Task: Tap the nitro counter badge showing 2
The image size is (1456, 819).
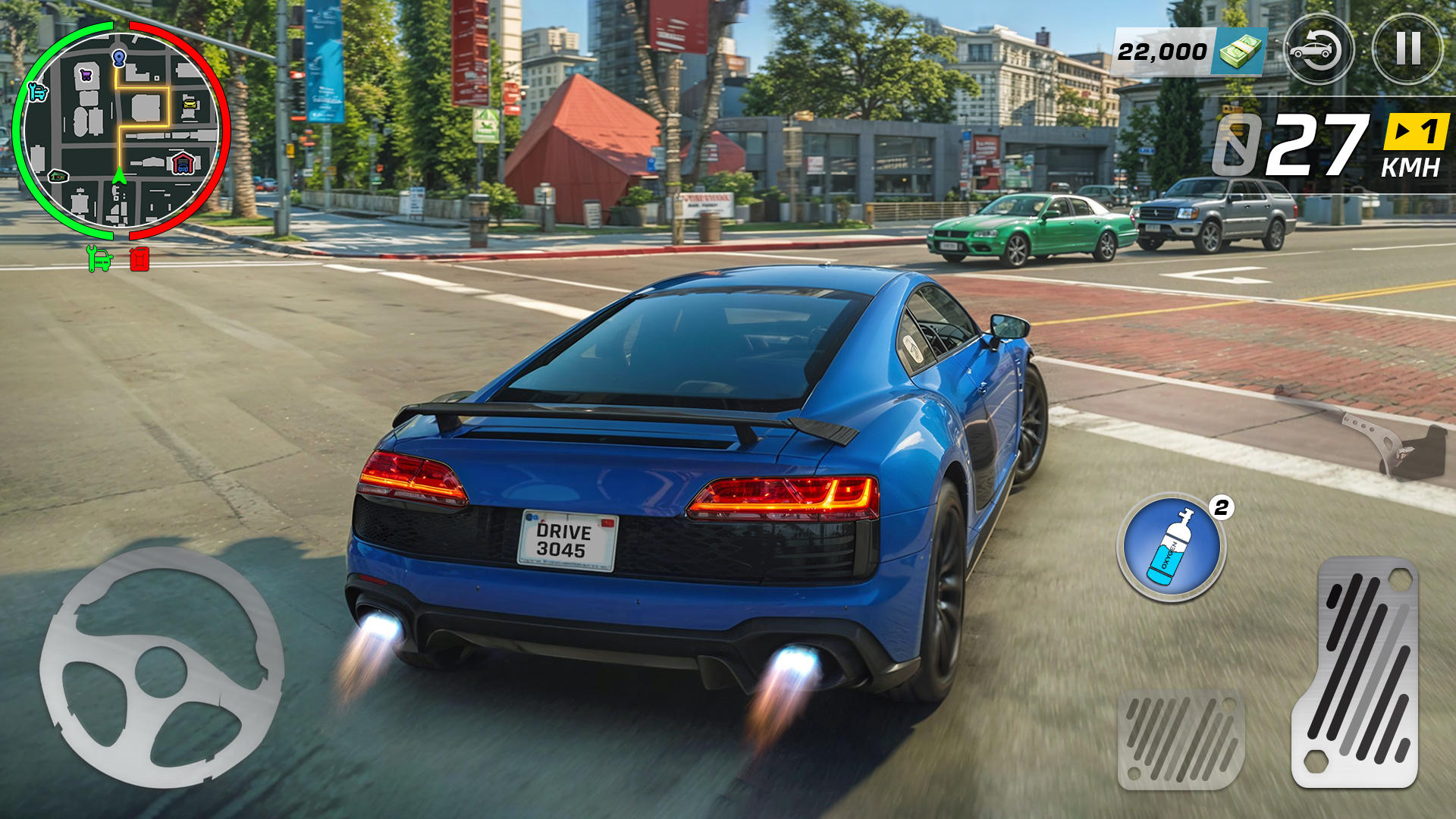Action: pyautogui.click(x=1221, y=507)
